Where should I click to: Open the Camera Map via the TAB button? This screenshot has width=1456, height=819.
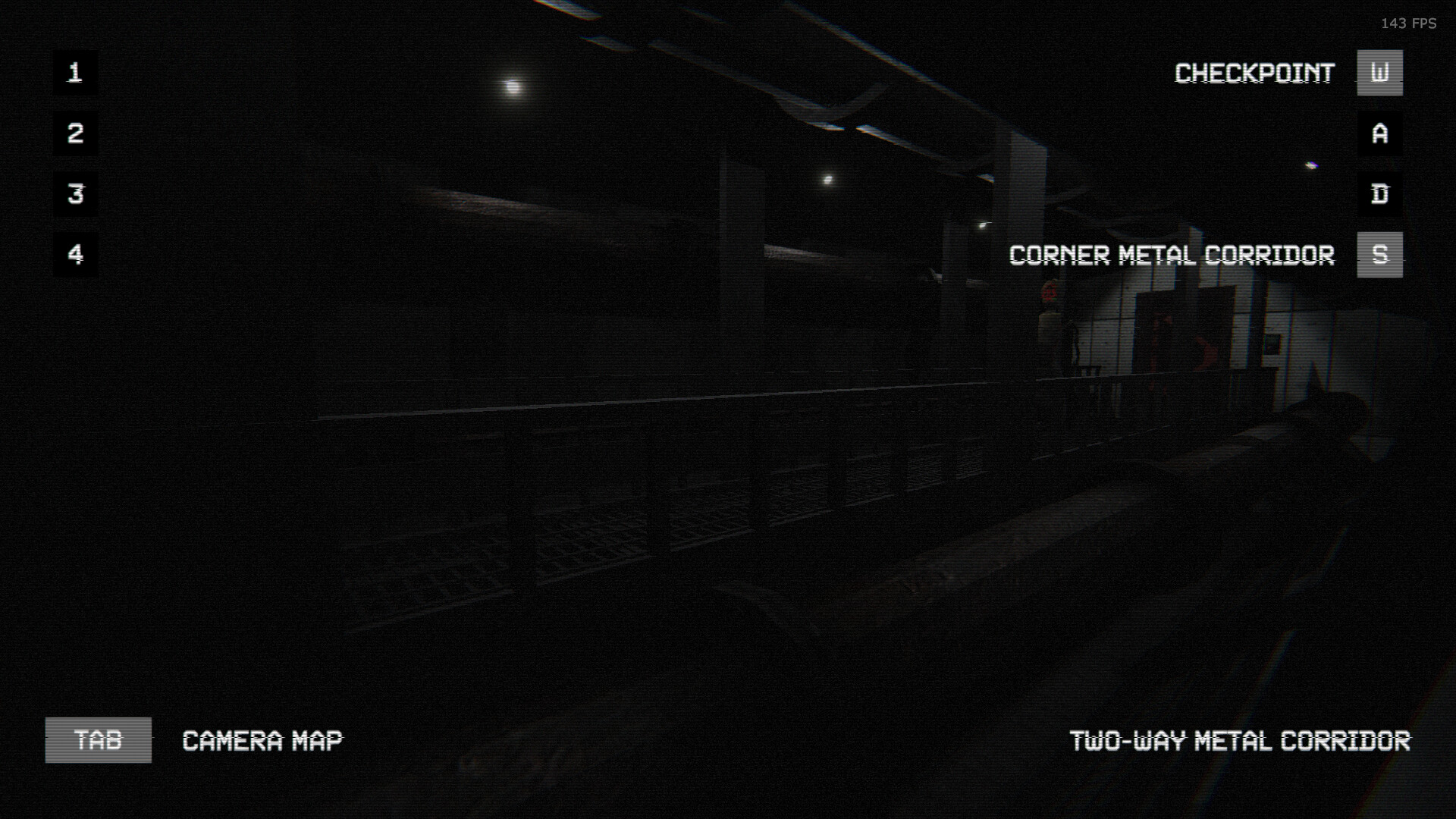tap(98, 741)
